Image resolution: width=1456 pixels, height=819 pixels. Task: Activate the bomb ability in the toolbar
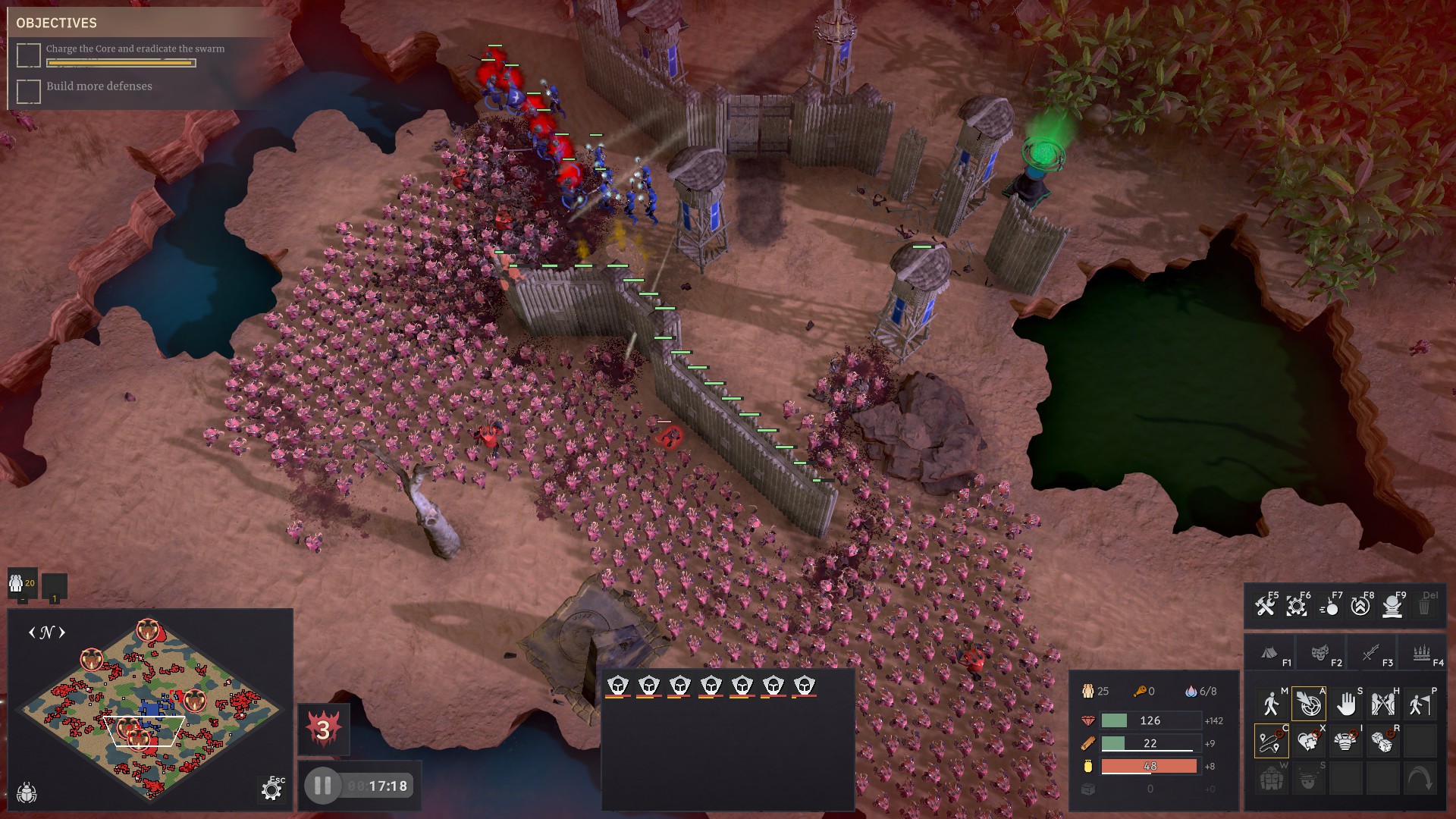(1329, 607)
